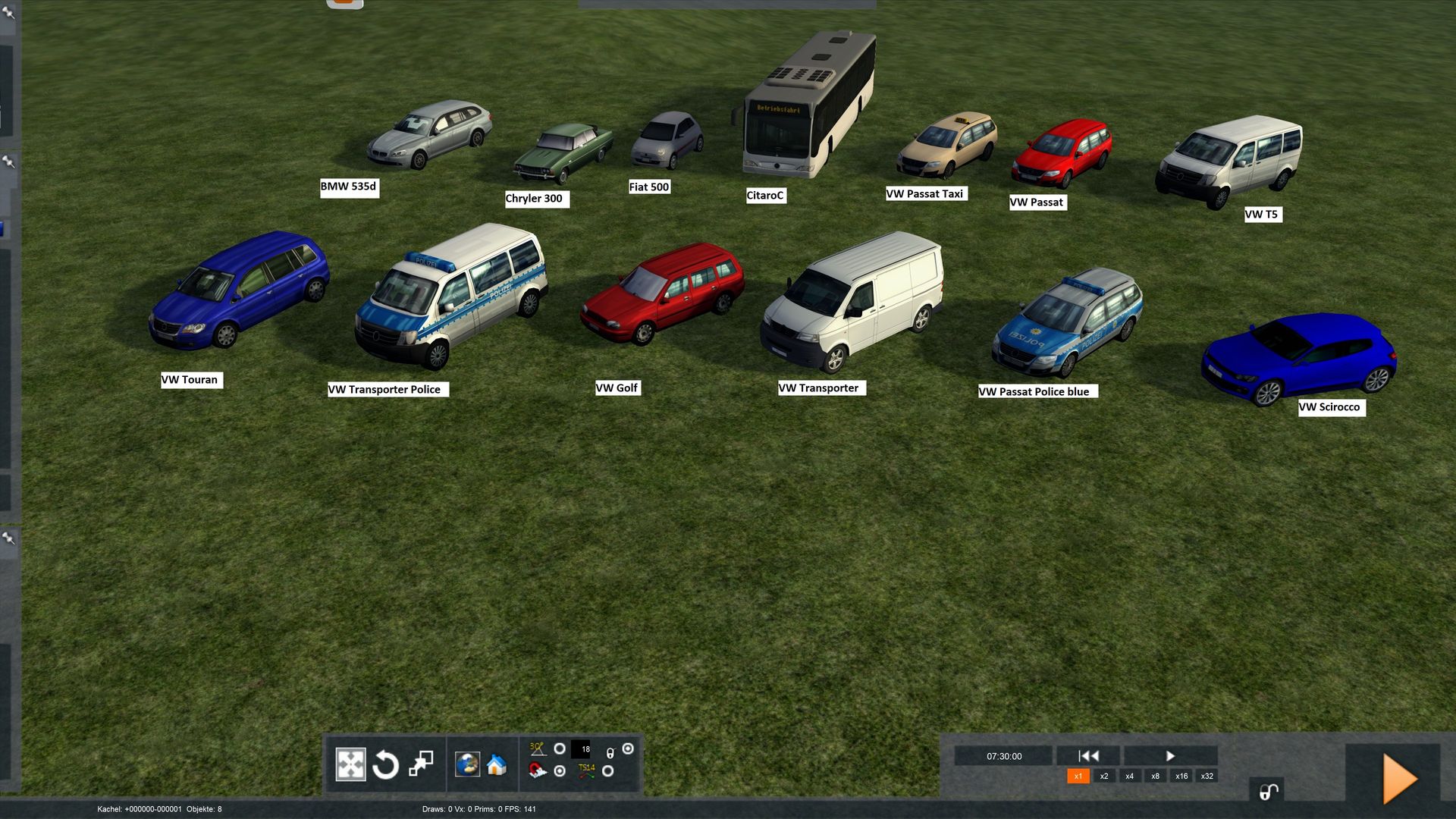Click the open padlock button
This screenshot has height=819, width=1456.
pyautogui.click(x=1269, y=791)
